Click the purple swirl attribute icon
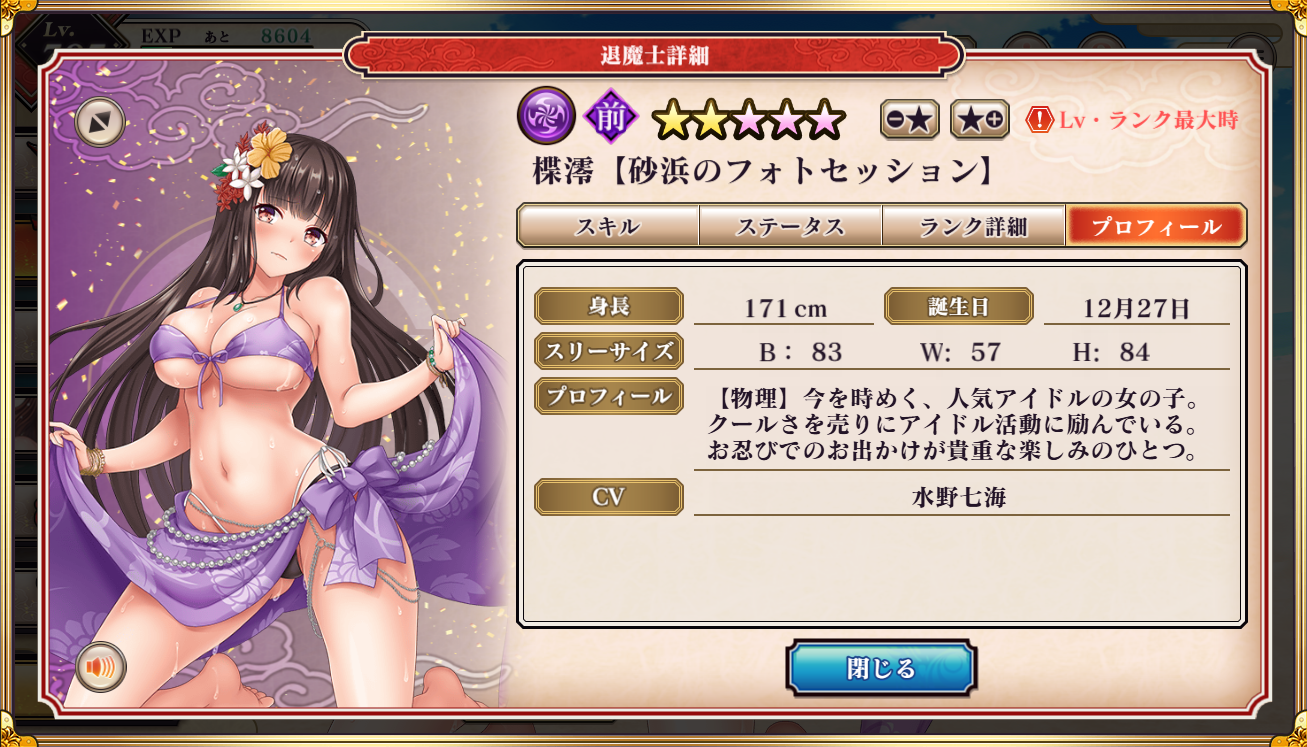 click(546, 117)
